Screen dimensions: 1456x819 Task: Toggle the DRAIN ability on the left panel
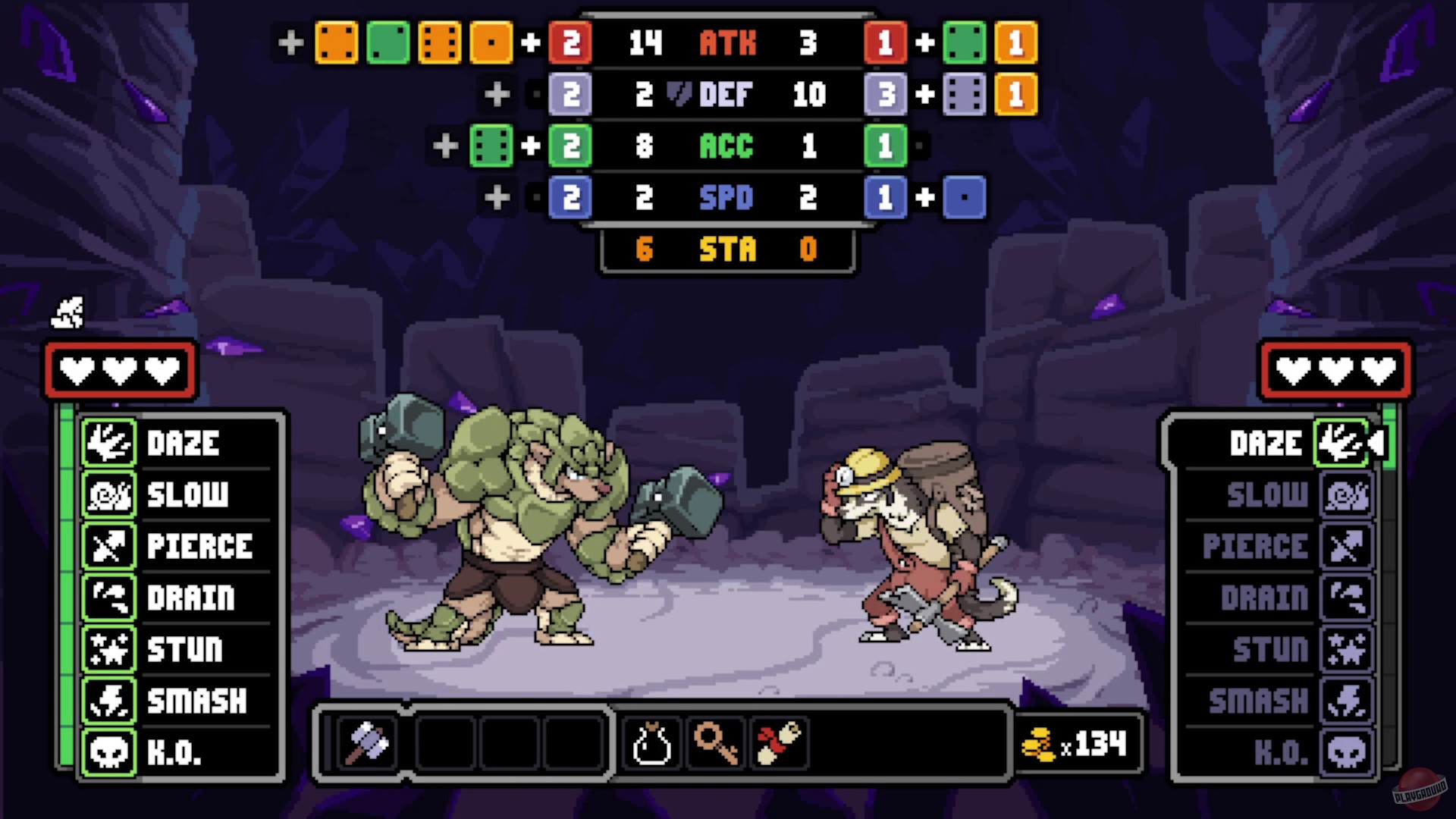coord(108,598)
